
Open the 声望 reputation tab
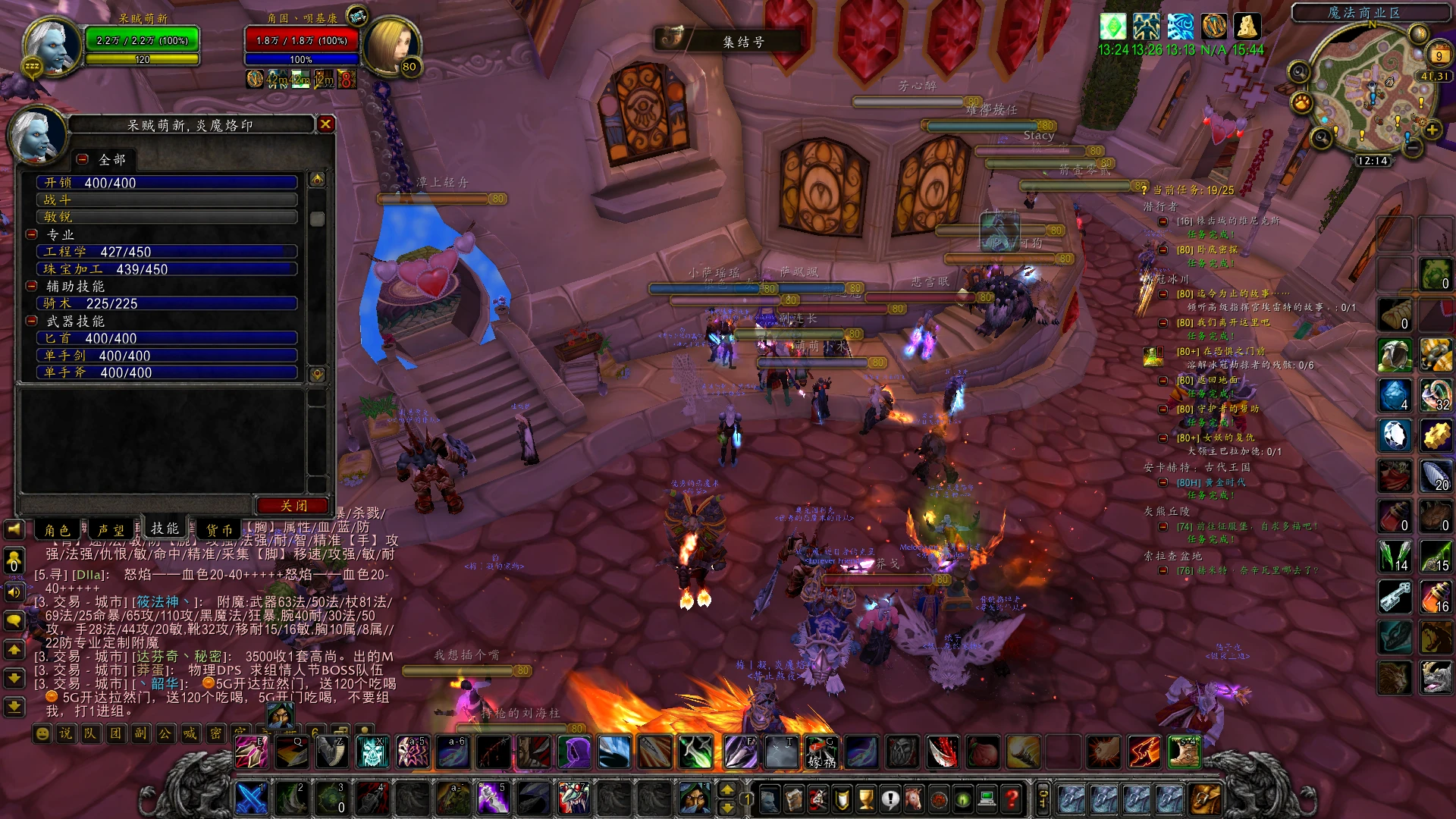pos(111,529)
